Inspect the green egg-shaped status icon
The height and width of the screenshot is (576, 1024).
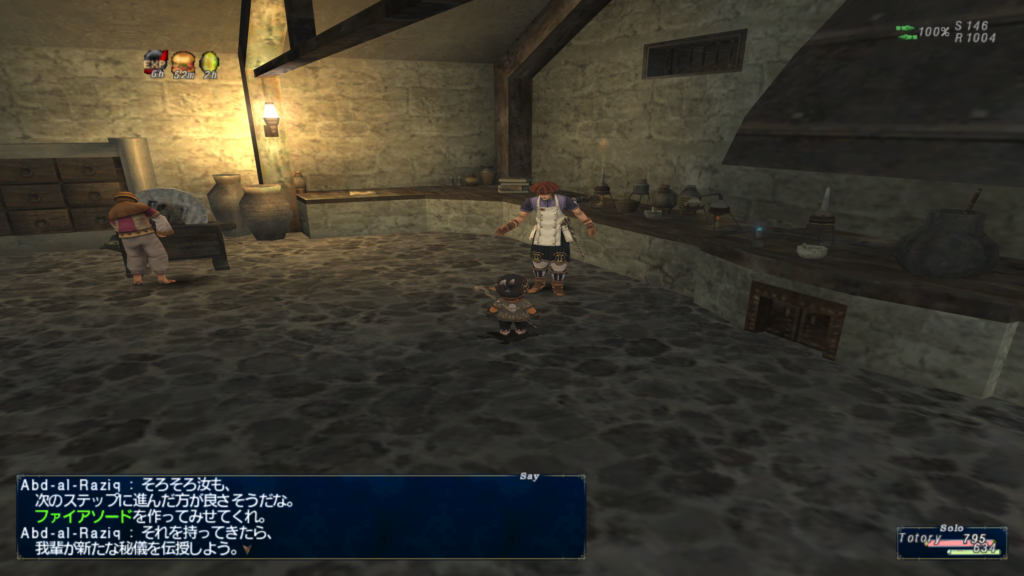pos(209,62)
